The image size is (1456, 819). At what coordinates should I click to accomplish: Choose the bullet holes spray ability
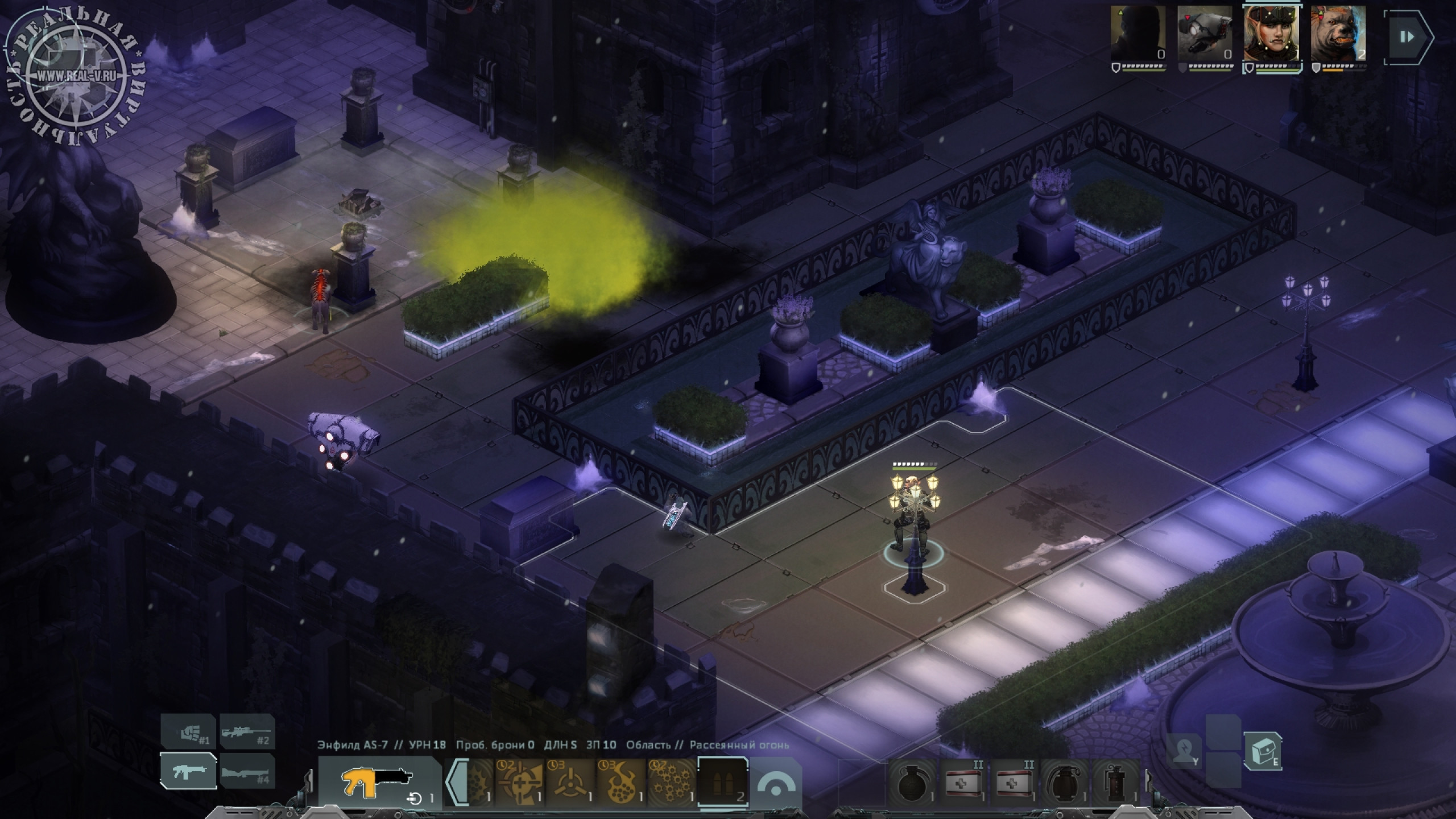[671, 782]
